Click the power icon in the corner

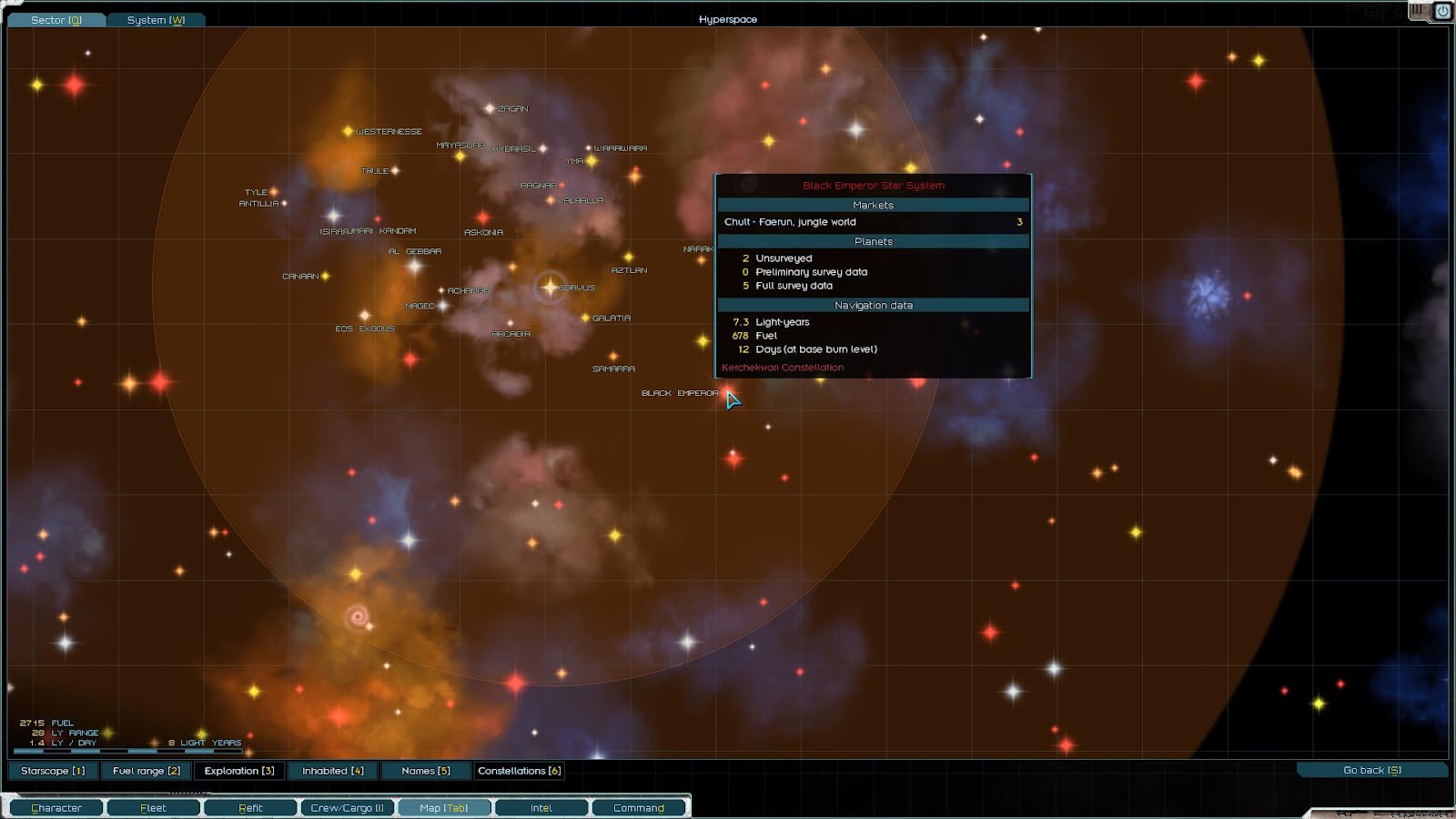pos(1442,11)
